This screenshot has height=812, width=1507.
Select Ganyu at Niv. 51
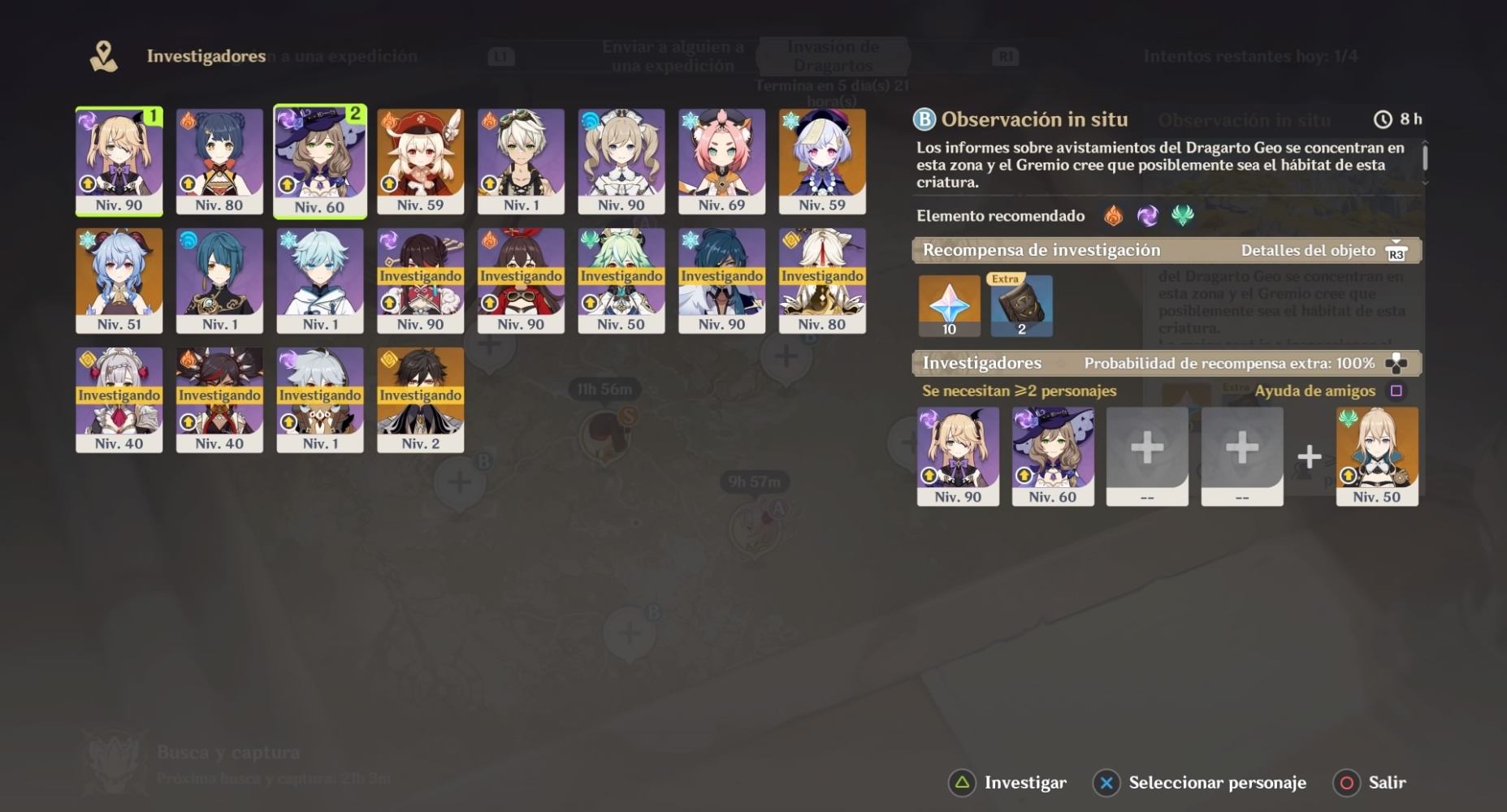[x=119, y=280]
